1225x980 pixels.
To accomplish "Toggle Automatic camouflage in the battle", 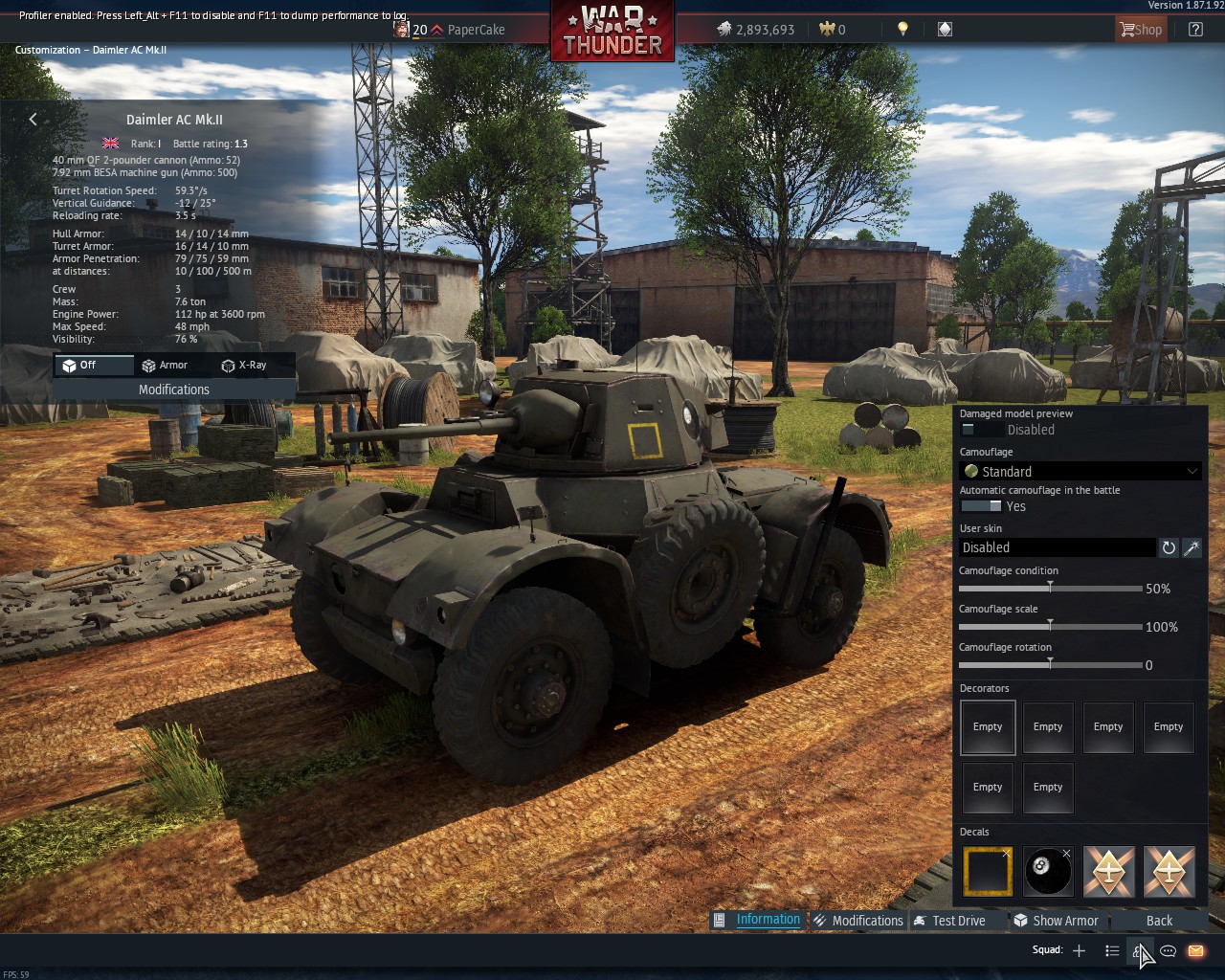I will pos(981,506).
